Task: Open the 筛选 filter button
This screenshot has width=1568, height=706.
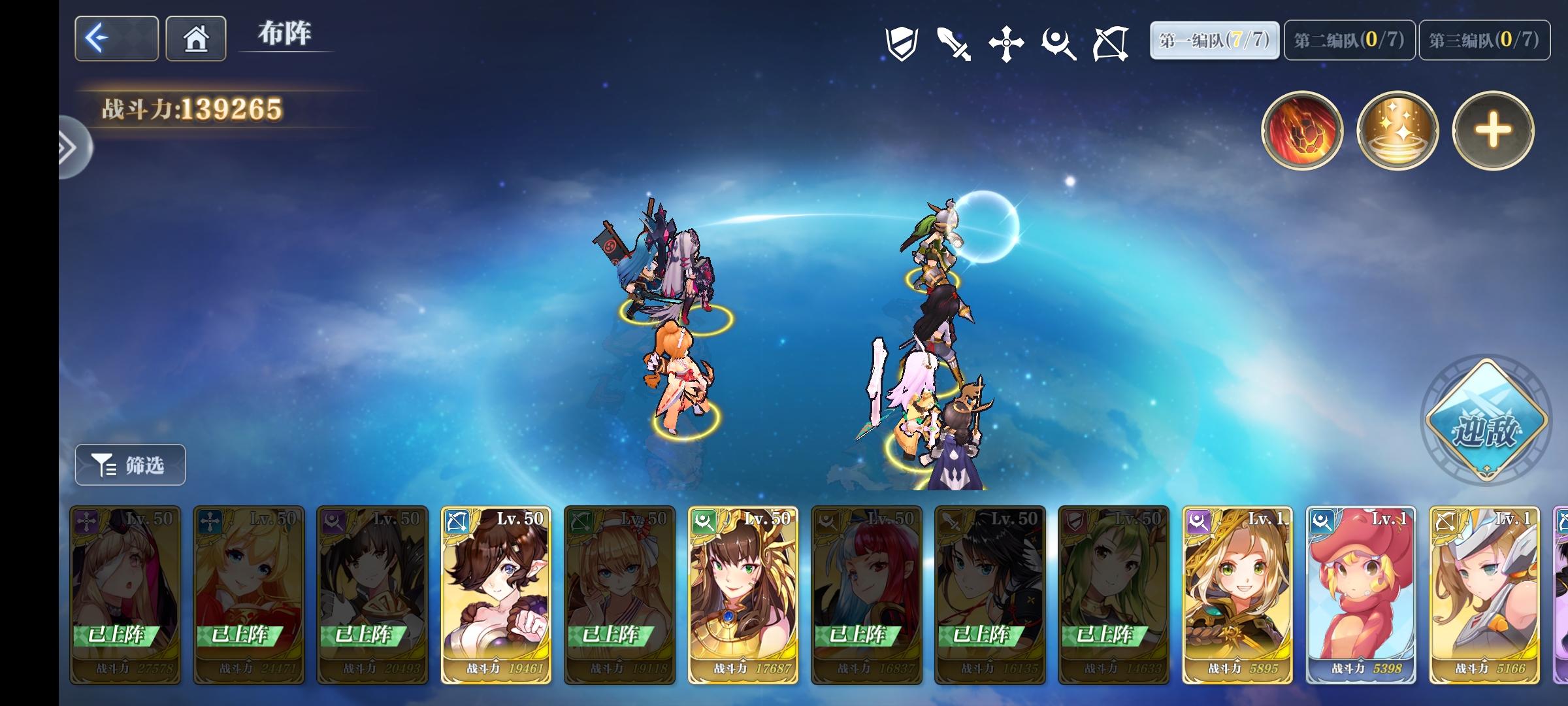Action: [x=129, y=465]
